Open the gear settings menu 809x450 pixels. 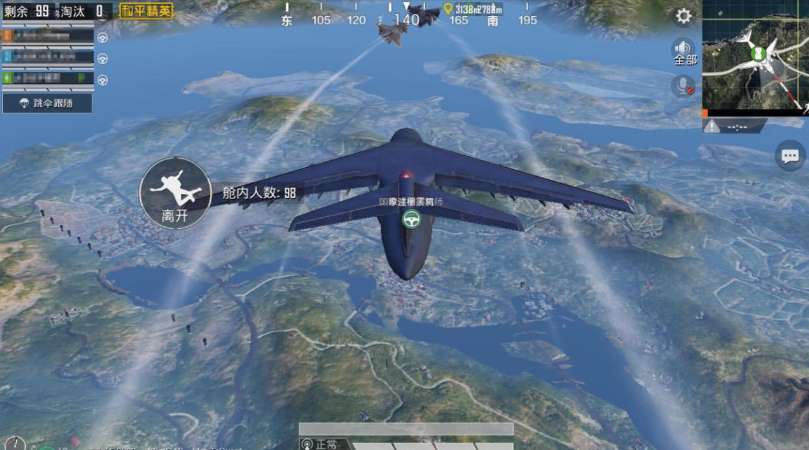[684, 16]
